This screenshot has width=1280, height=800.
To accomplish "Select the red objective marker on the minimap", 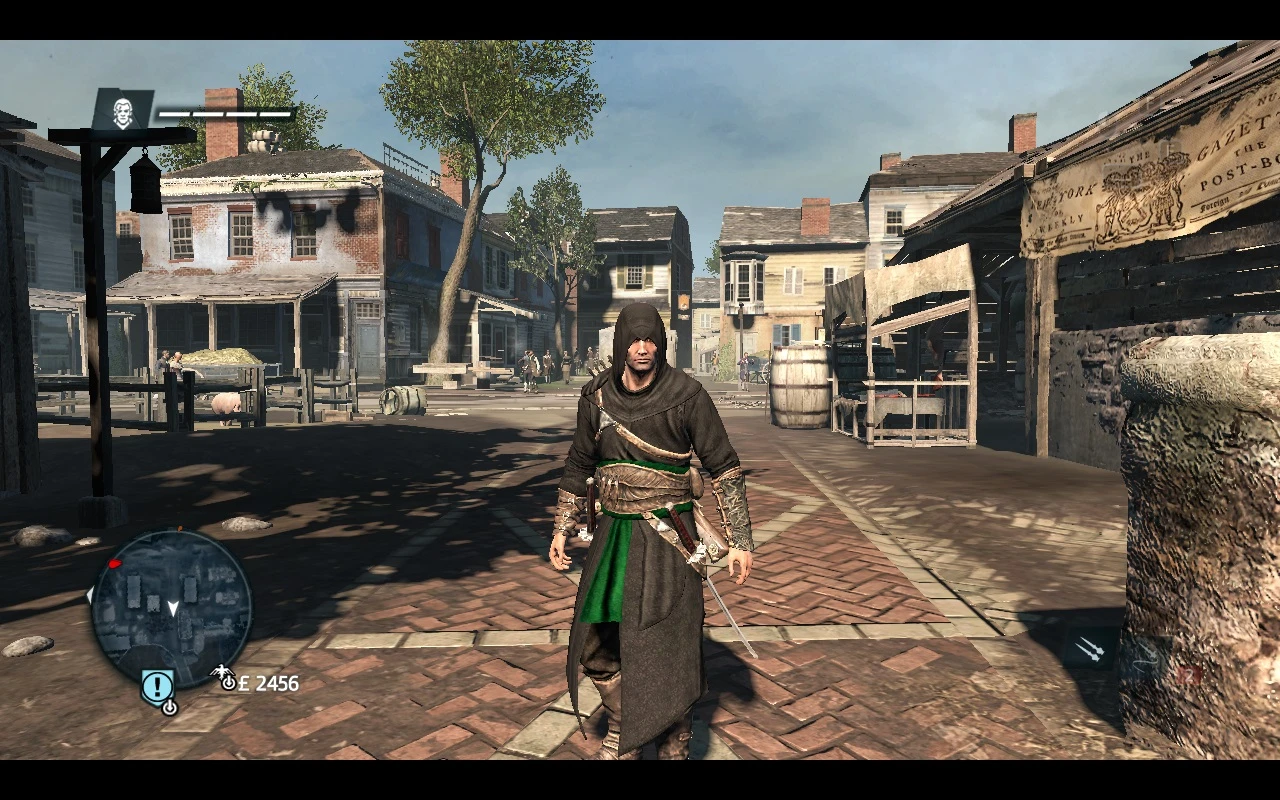I will tap(115, 562).
